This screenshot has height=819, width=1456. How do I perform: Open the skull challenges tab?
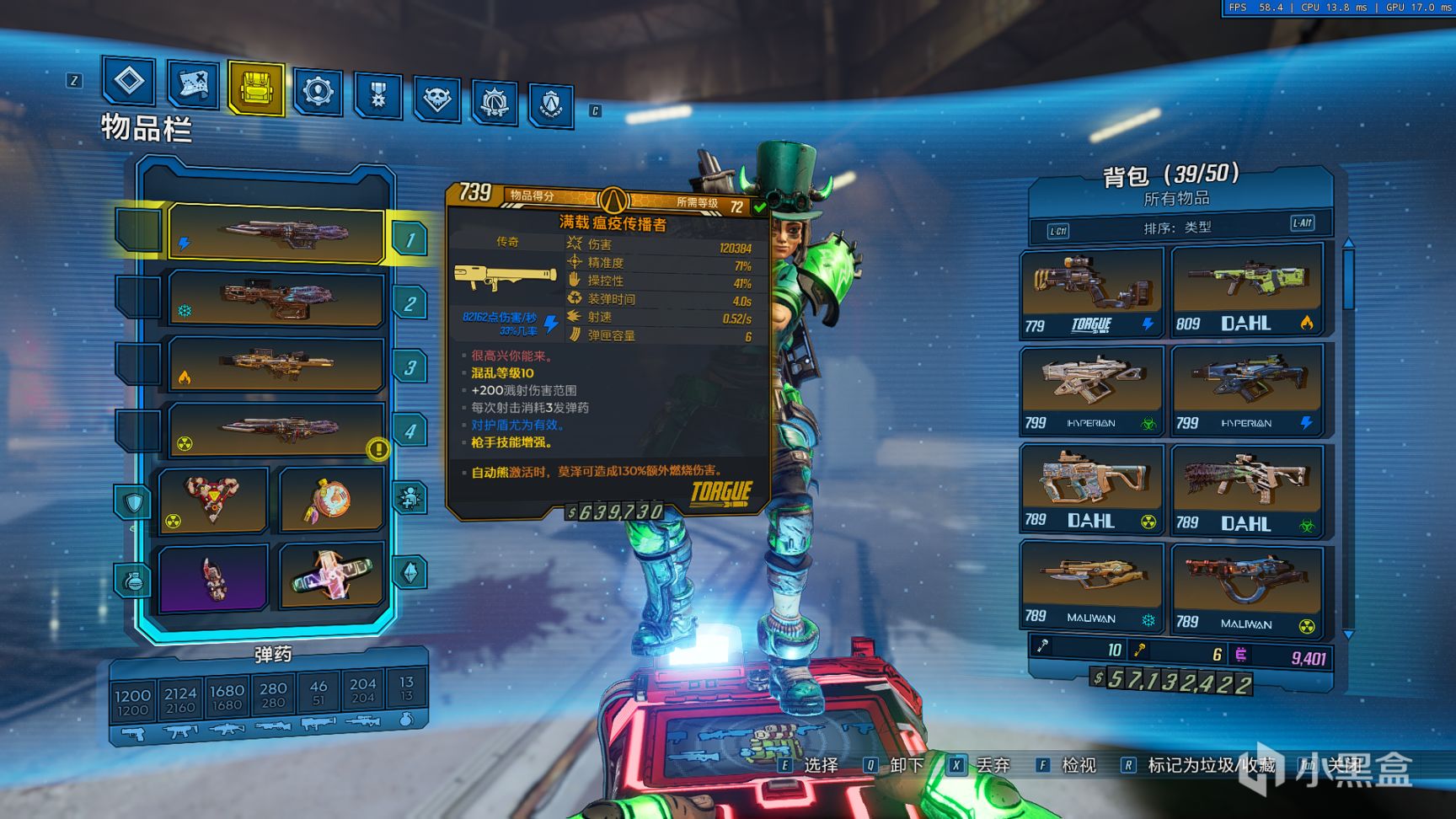(x=436, y=99)
